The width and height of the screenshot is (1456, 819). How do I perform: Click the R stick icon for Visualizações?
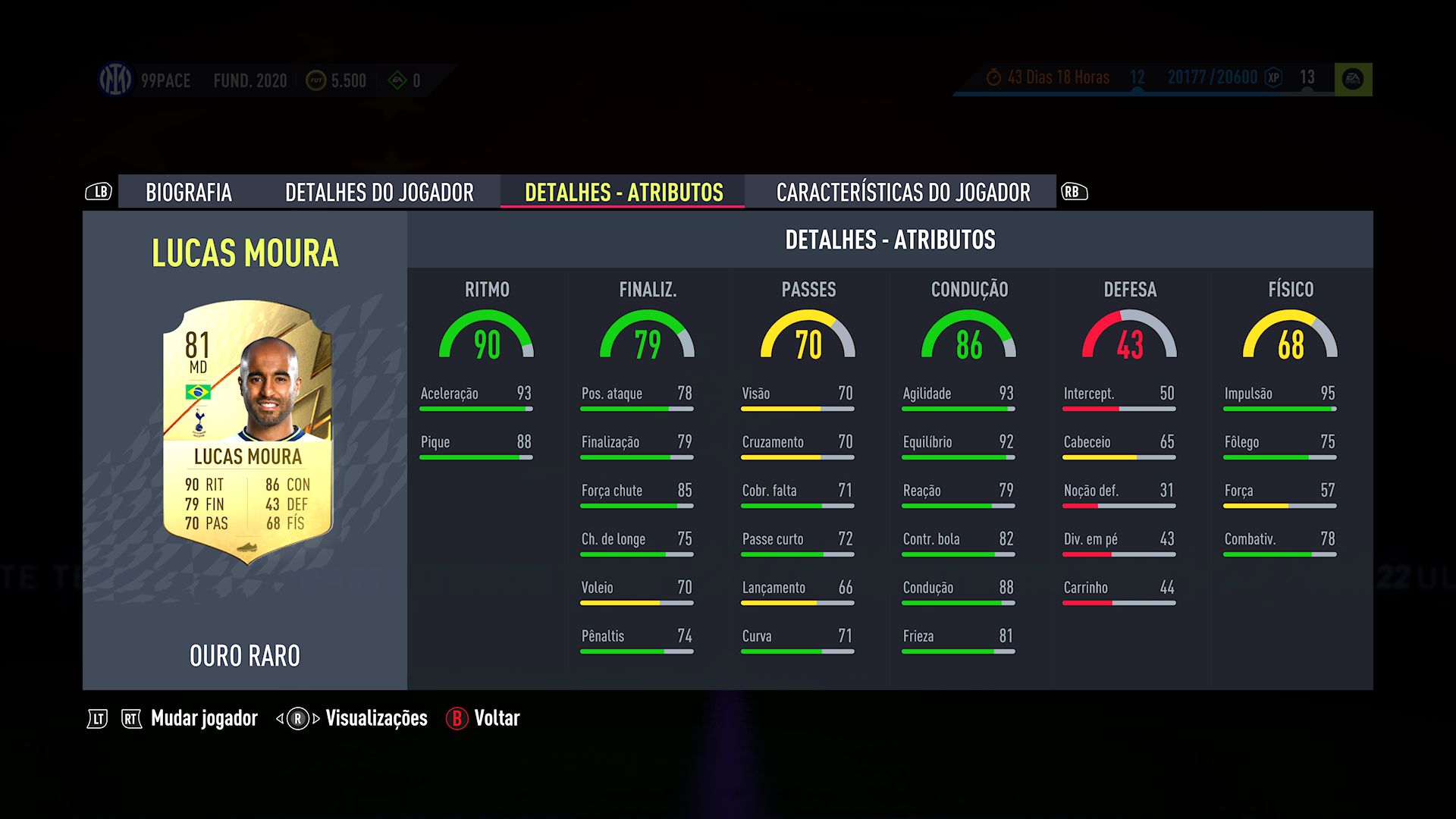click(297, 717)
